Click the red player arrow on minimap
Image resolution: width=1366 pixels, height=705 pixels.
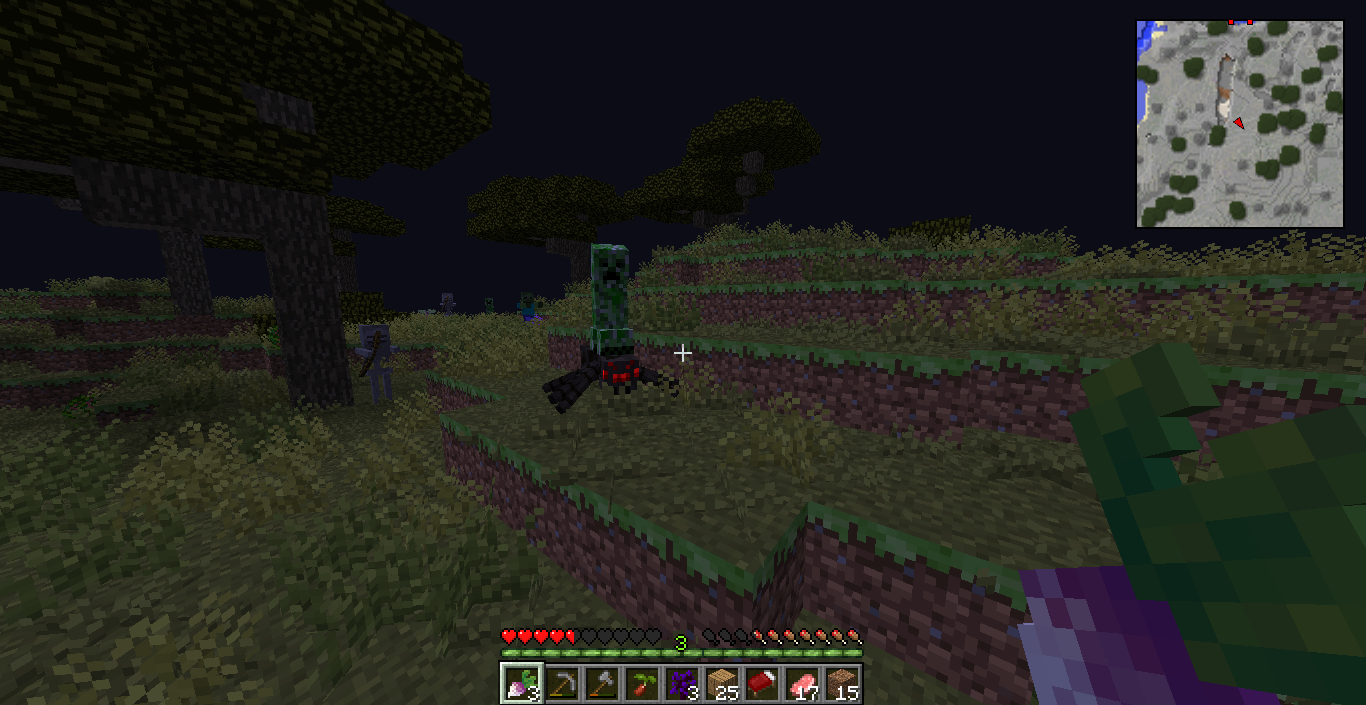(1238, 123)
